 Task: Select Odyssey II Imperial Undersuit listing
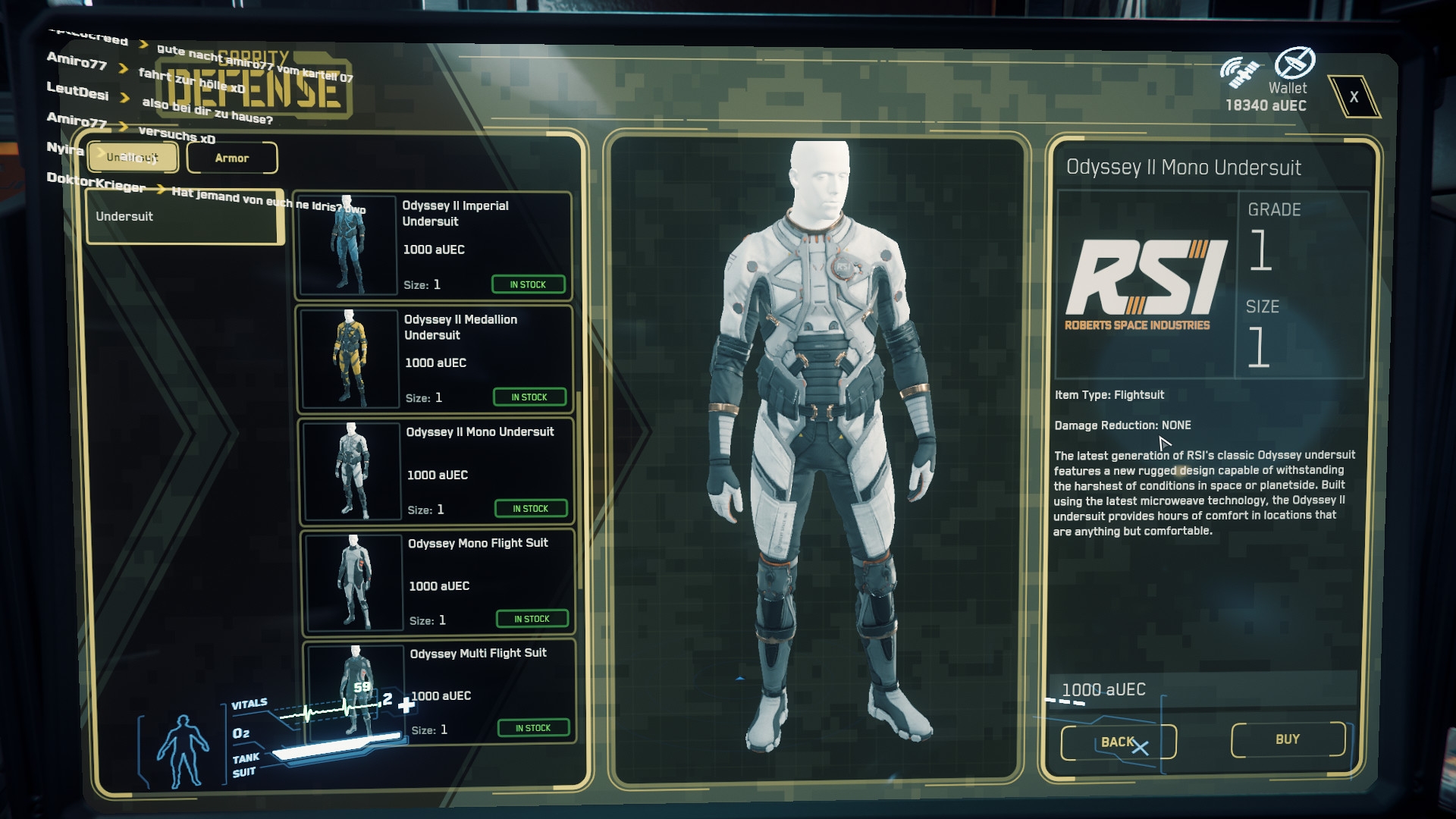[x=484, y=245]
